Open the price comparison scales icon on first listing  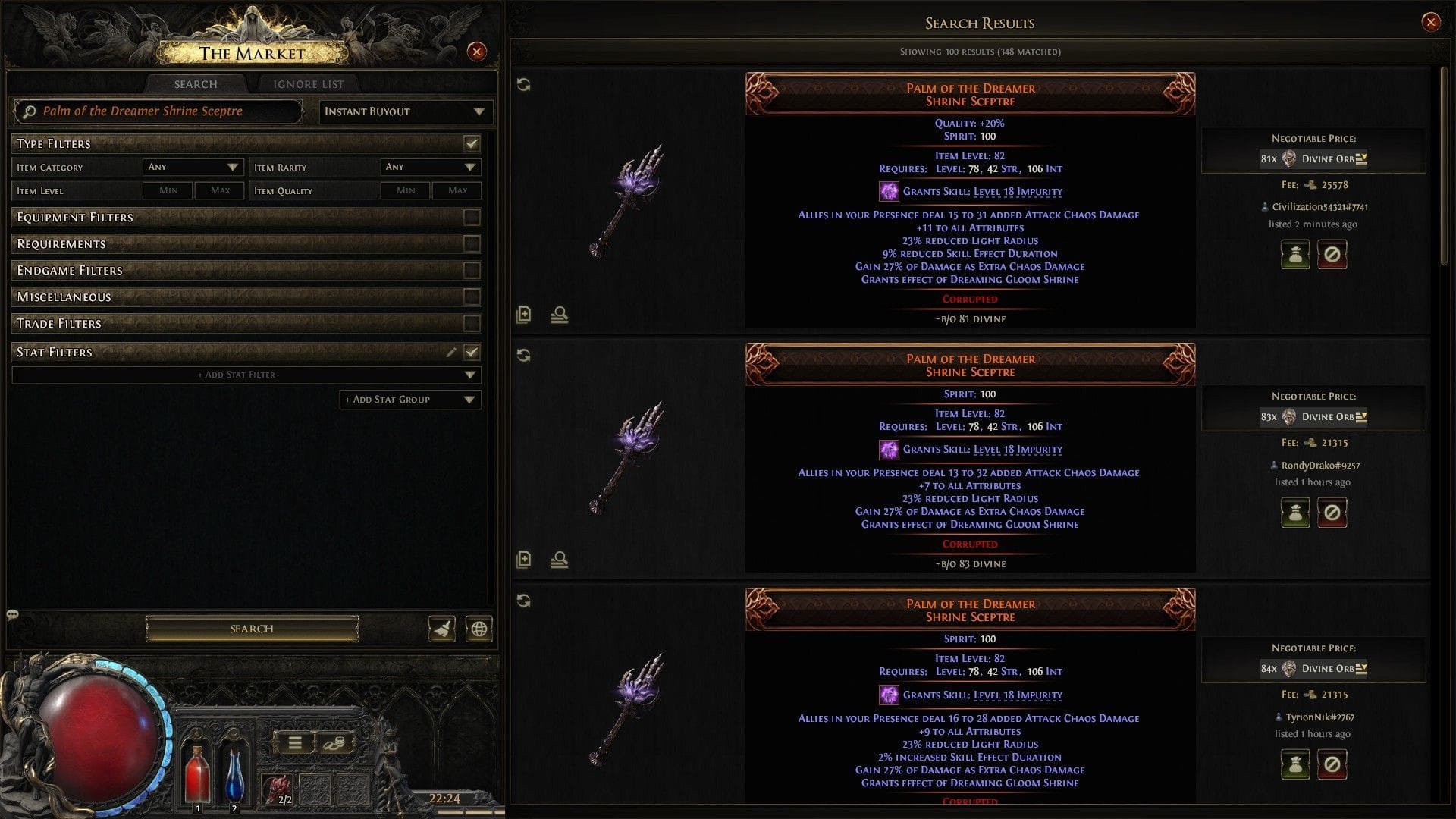point(558,314)
